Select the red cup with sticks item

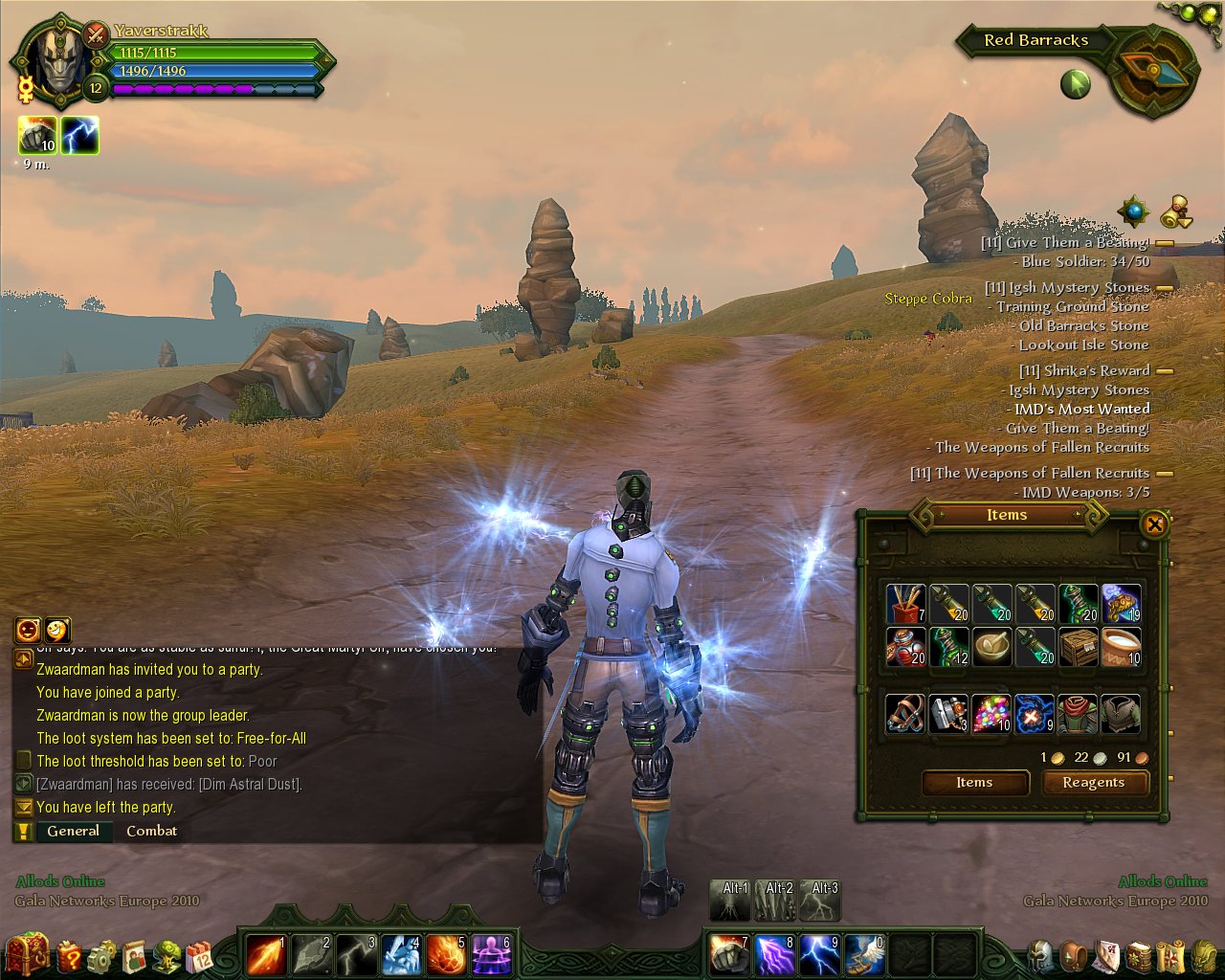pos(905,604)
